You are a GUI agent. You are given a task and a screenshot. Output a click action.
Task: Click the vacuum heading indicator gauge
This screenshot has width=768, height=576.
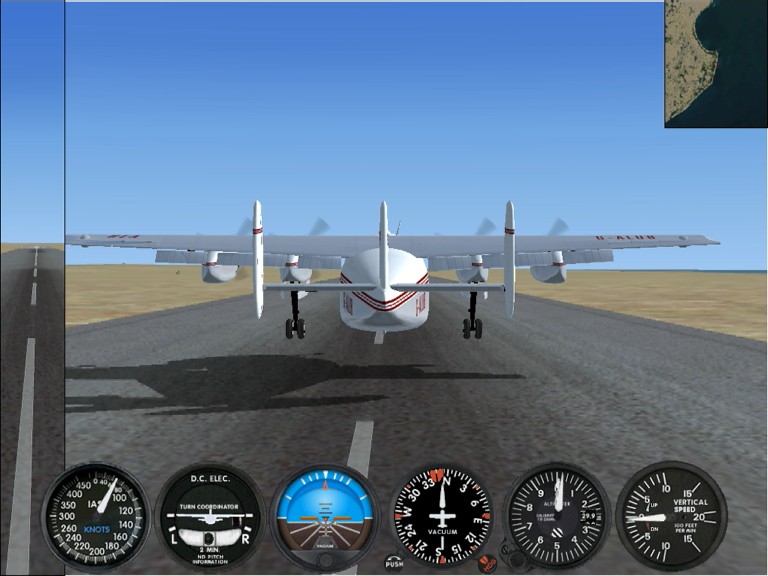(x=441, y=517)
